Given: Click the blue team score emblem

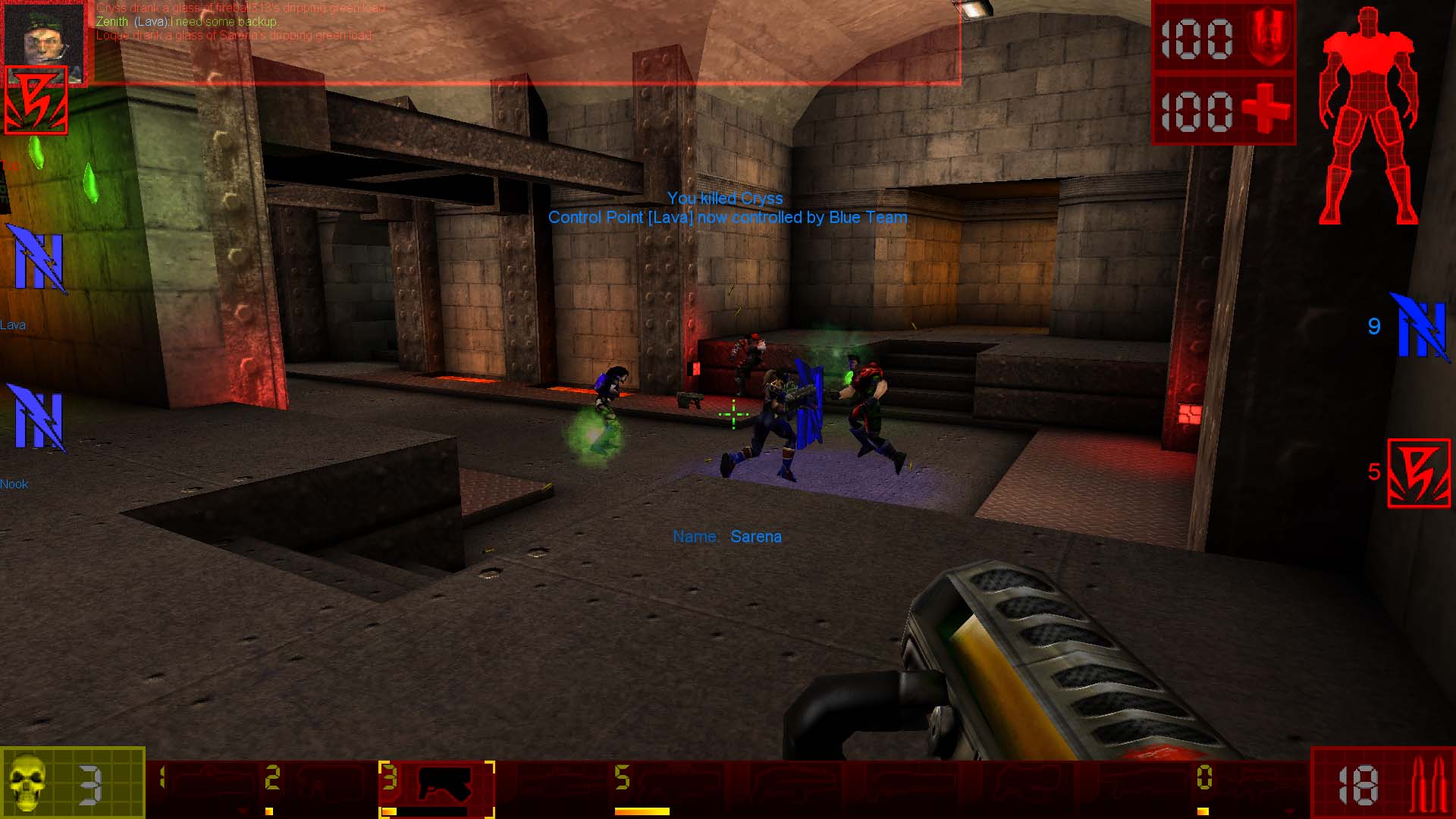Looking at the screenshot, I should [1420, 328].
